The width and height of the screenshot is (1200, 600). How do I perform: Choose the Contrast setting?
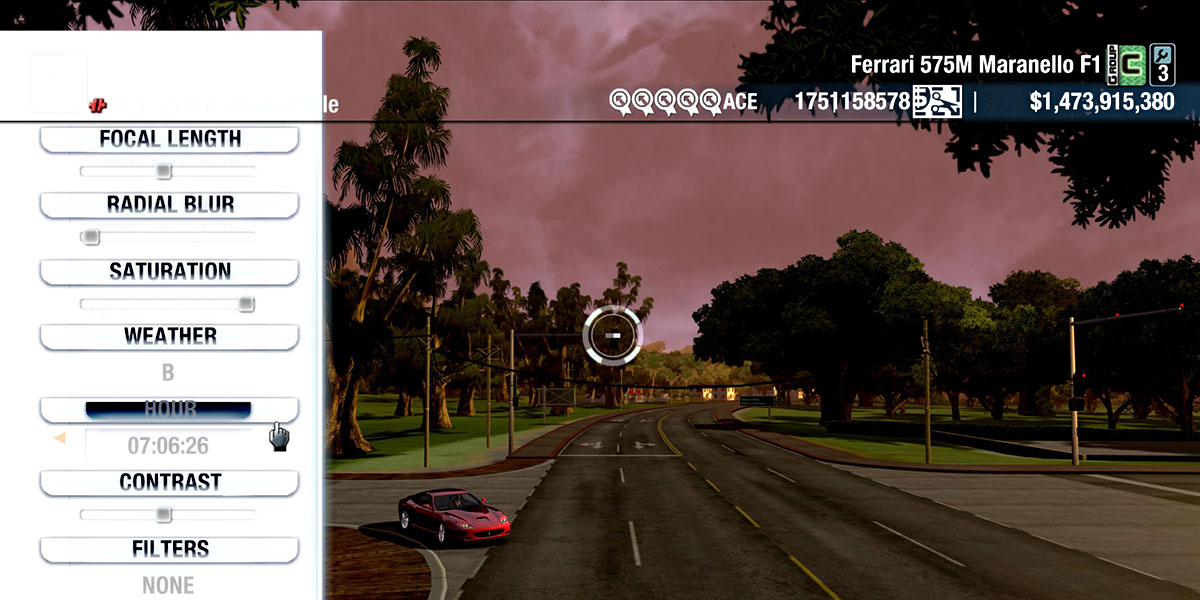(x=170, y=482)
